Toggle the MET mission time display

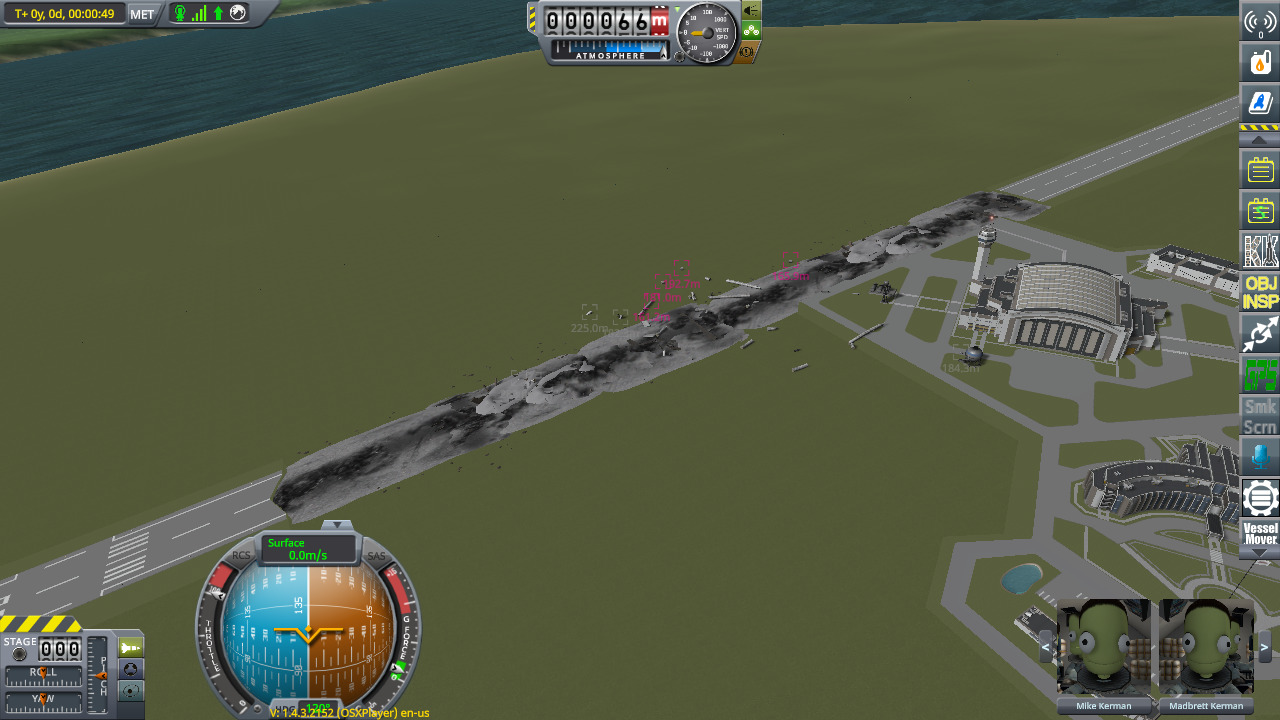pyautogui.click(x=142, y=14)
